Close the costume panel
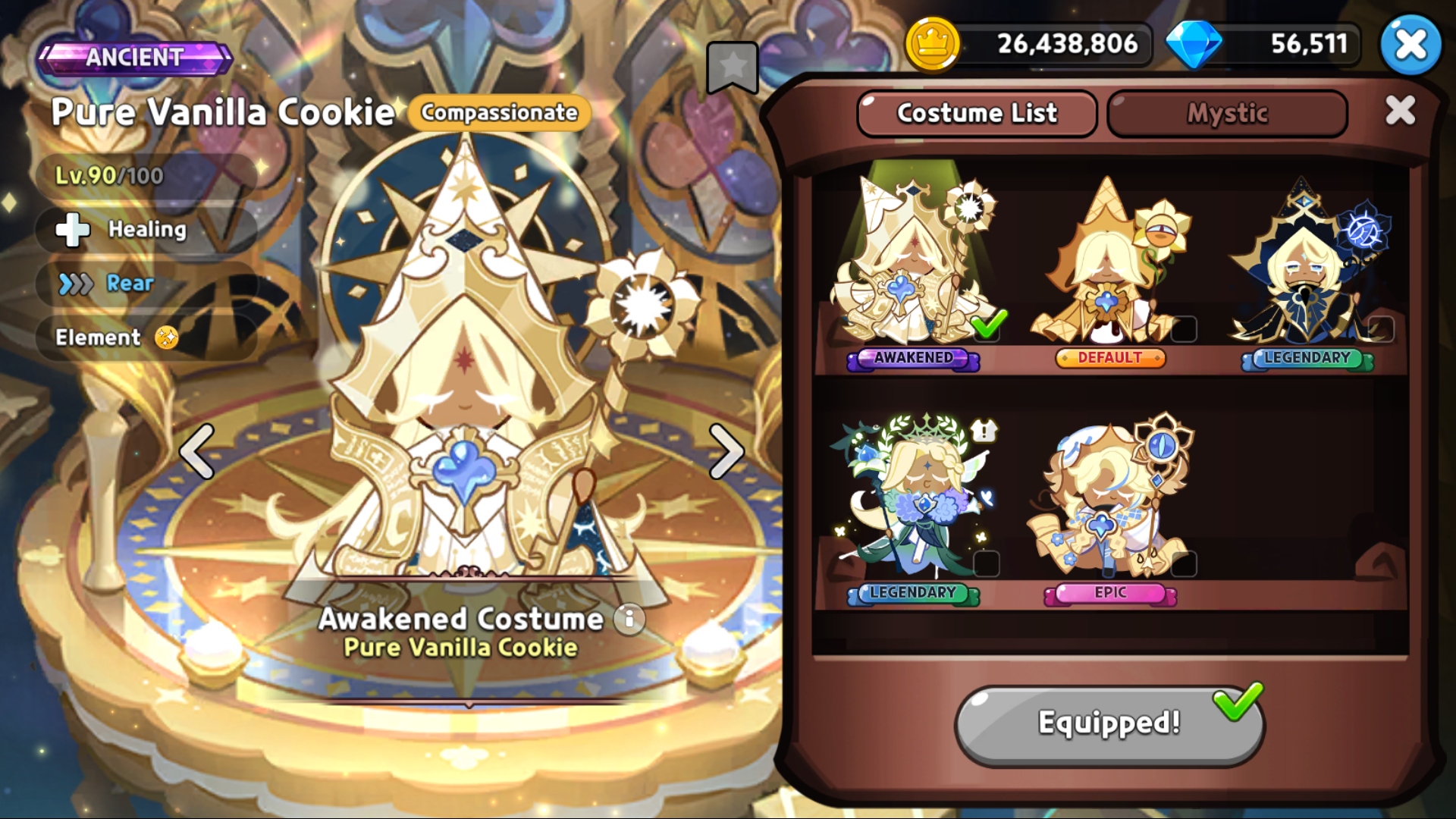 (x=1399, y=111)
